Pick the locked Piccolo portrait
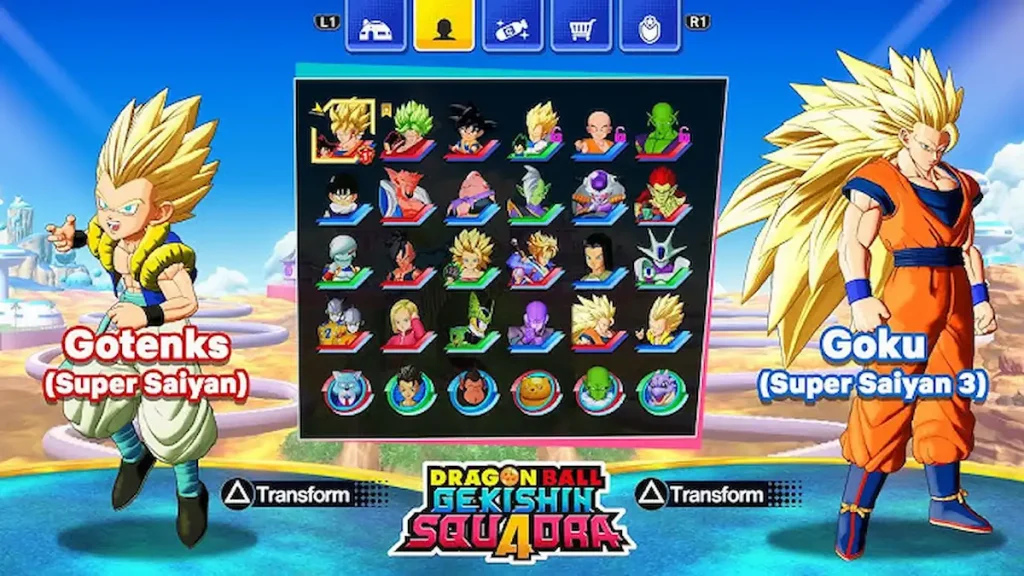 pos(662,131)
